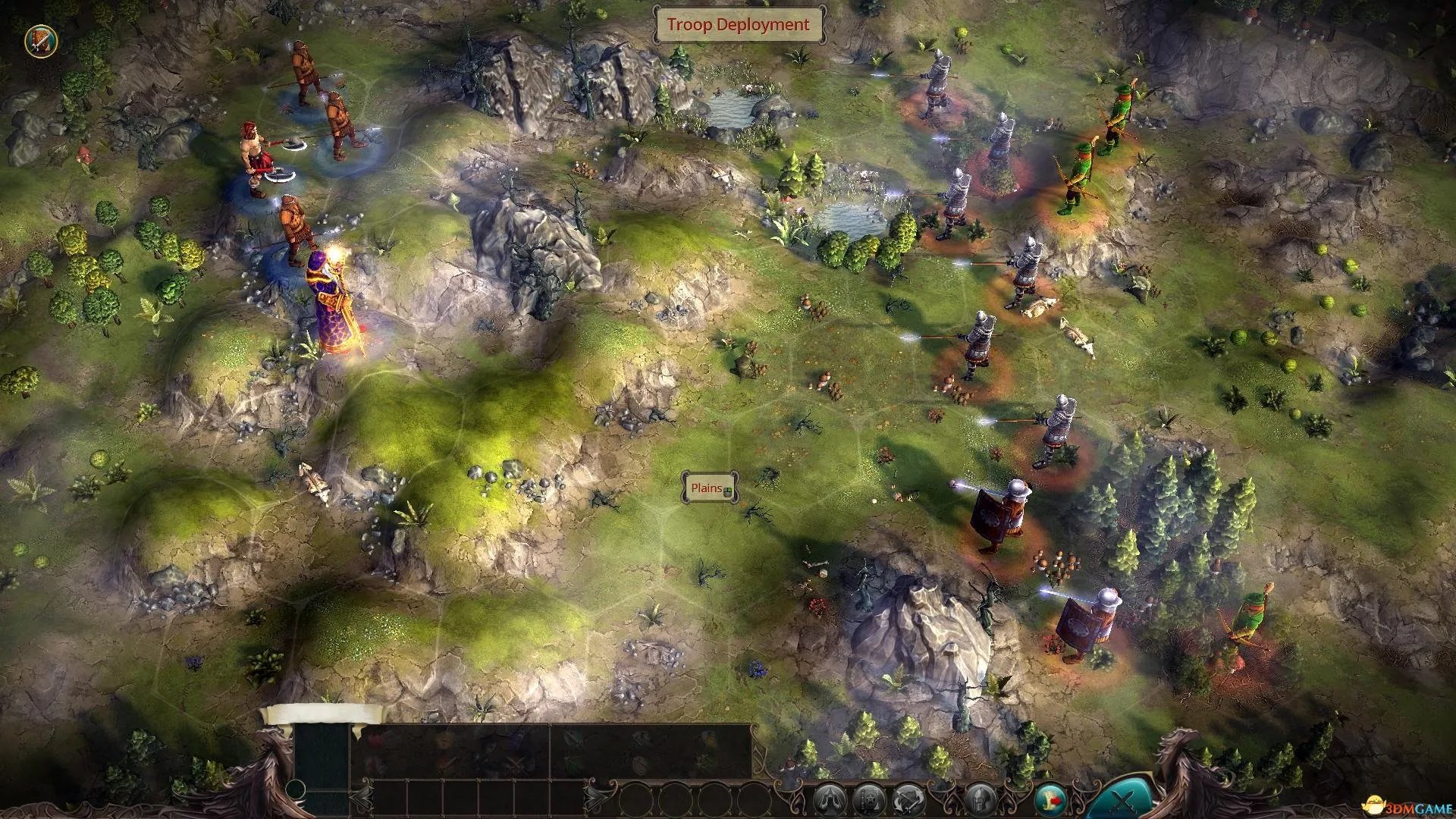The width and height of the screenshot is (1456, 819).
Task: Click the book-and-sword icon in the corner
Action: tap(40, 41)
